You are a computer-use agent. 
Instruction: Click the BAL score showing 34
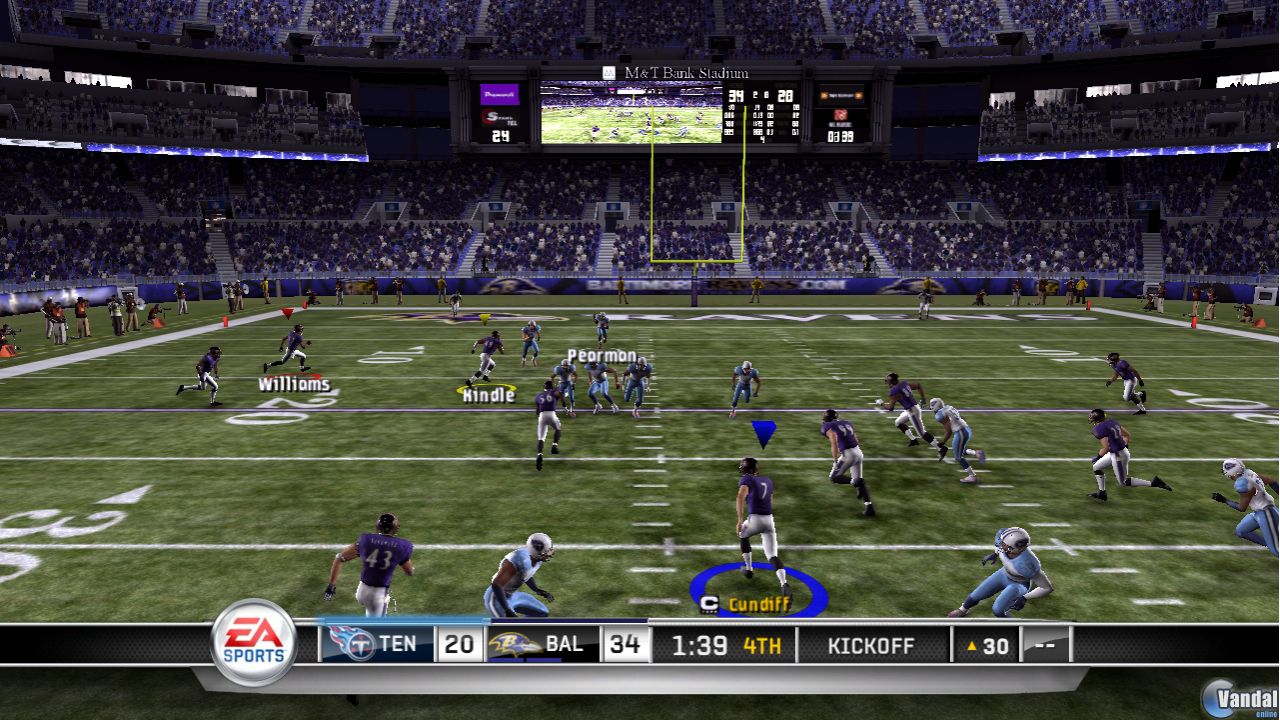click(624, 644)
